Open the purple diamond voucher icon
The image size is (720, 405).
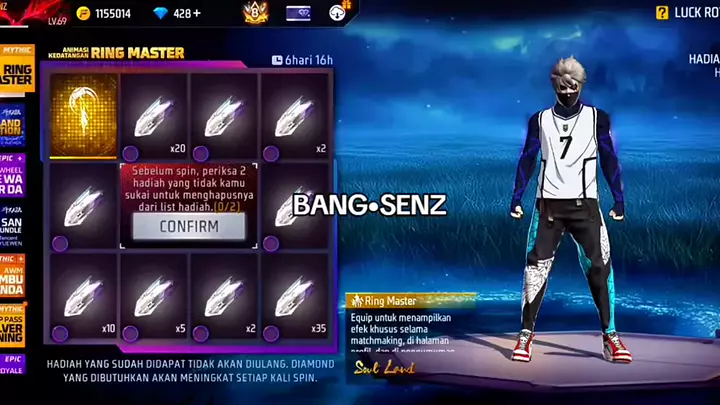(298, 13)
